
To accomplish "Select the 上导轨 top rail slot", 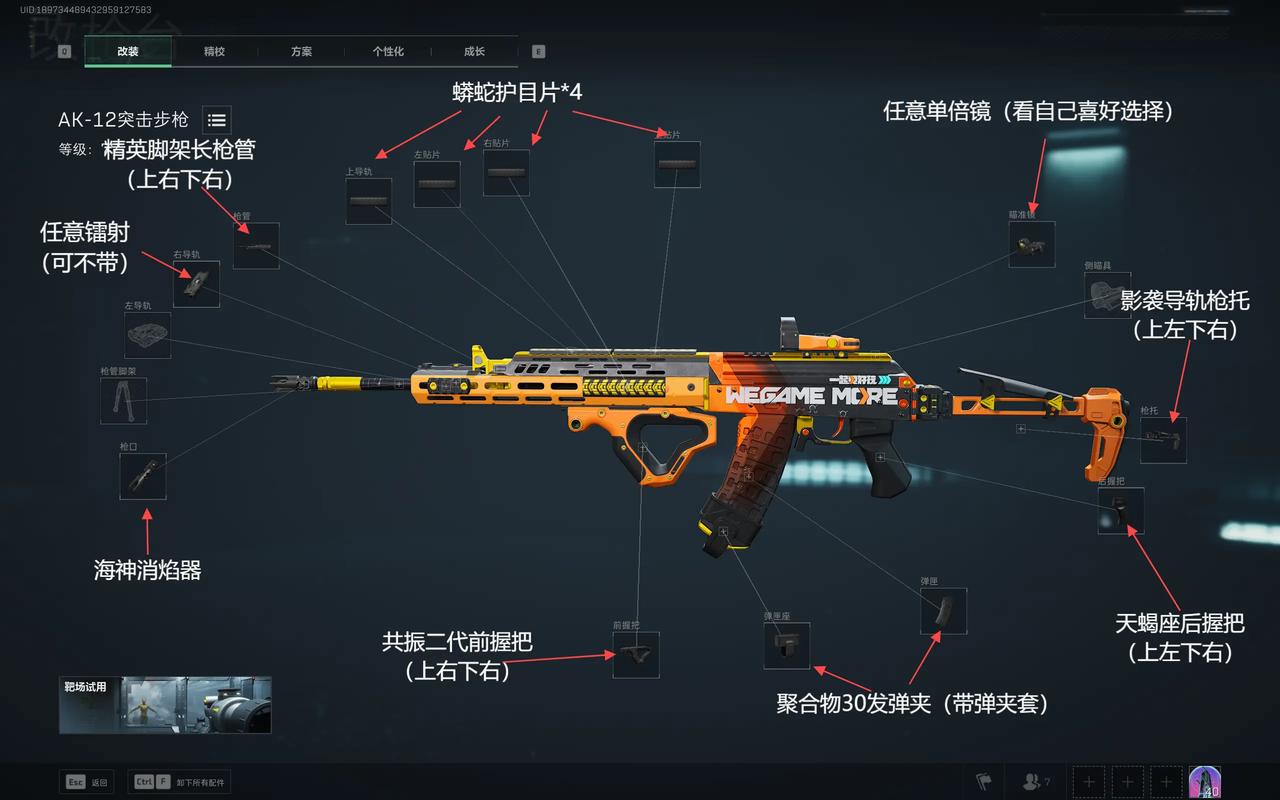I will coord(368,203).
